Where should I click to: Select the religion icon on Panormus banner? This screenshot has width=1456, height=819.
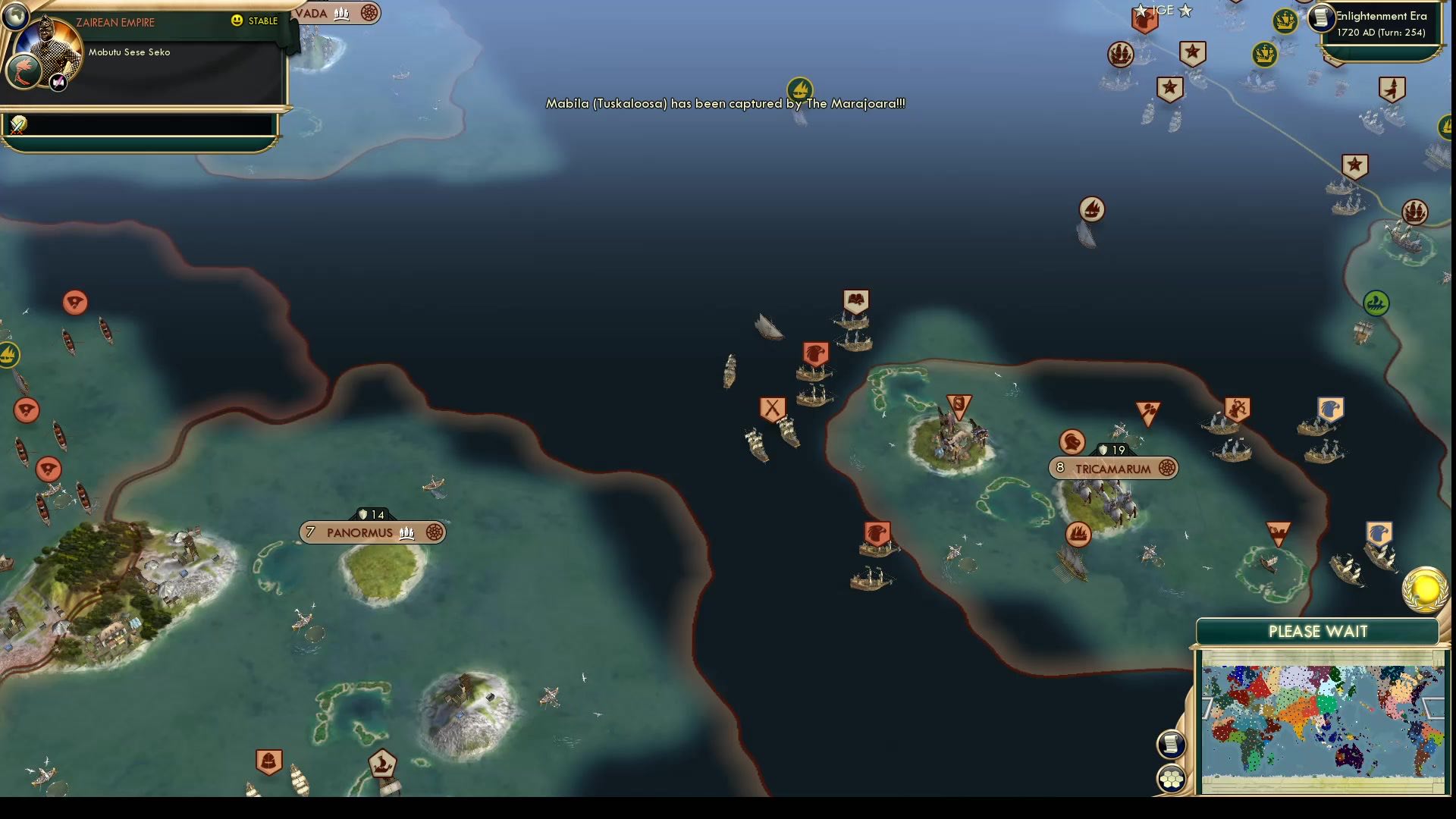432,532
